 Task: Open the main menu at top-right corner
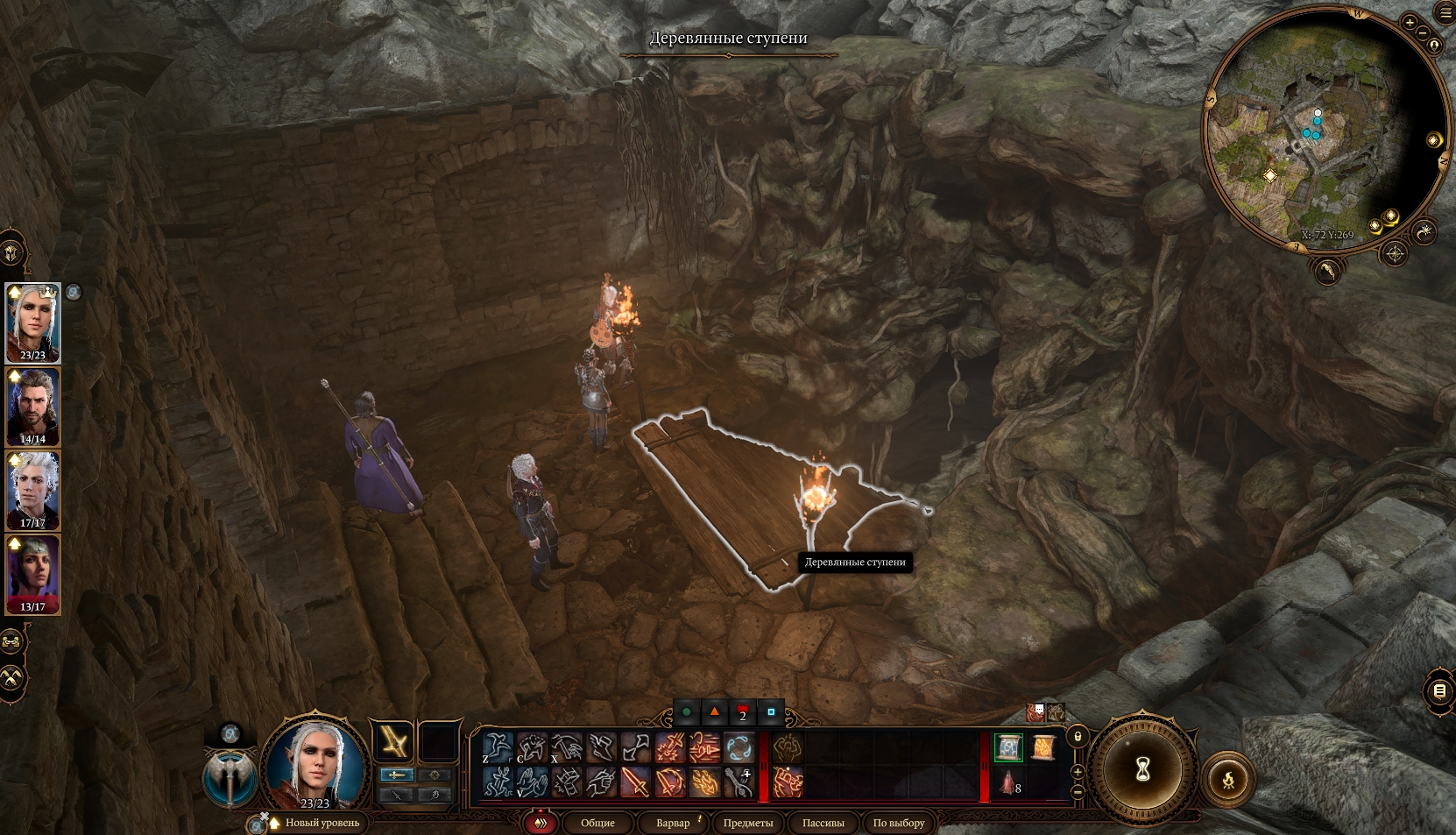[x=1445, y=11]
